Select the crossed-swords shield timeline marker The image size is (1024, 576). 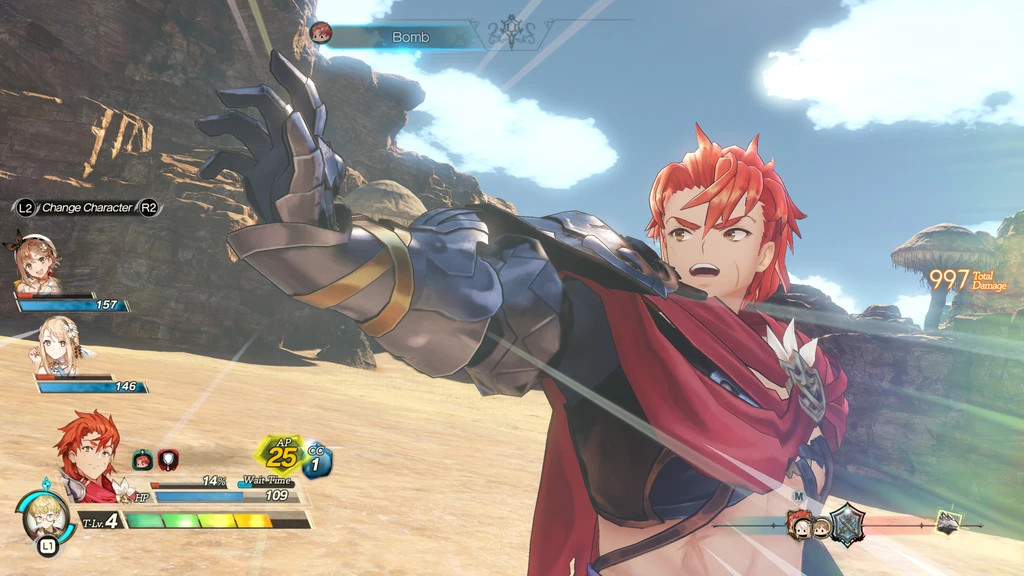[x=847, y=523]
